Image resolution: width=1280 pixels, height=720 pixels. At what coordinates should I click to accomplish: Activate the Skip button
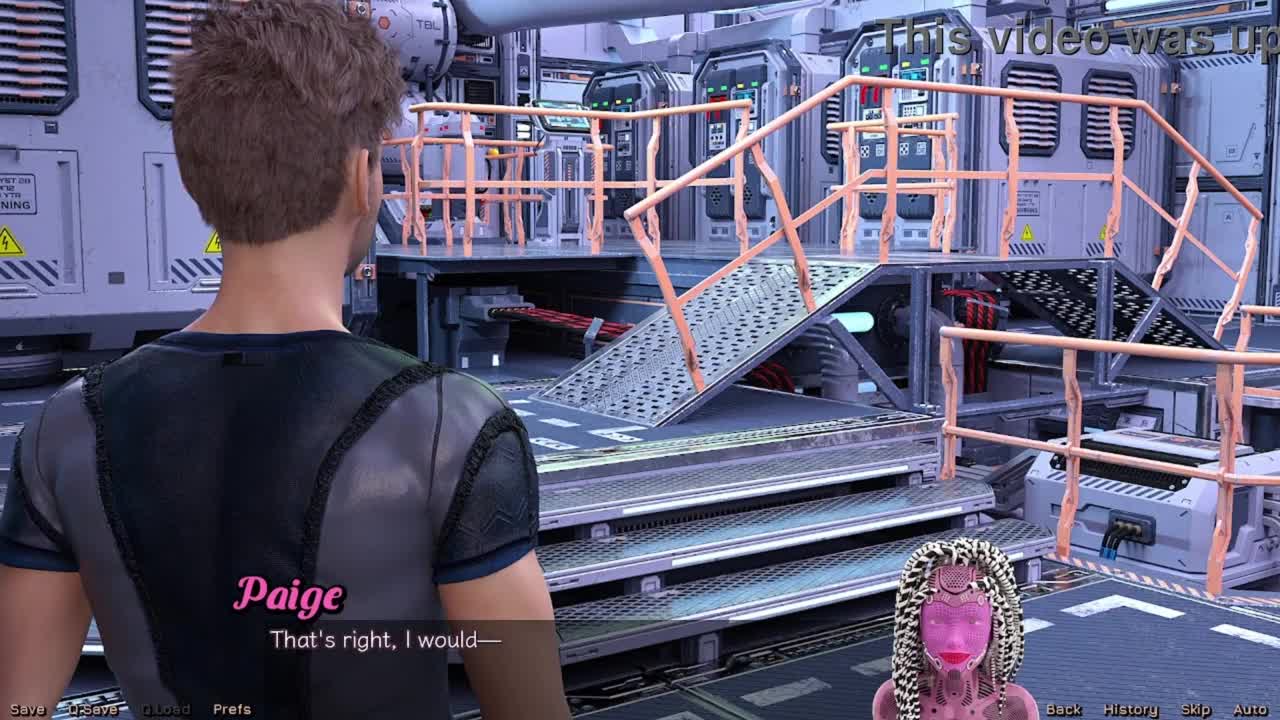[1196, 709]
